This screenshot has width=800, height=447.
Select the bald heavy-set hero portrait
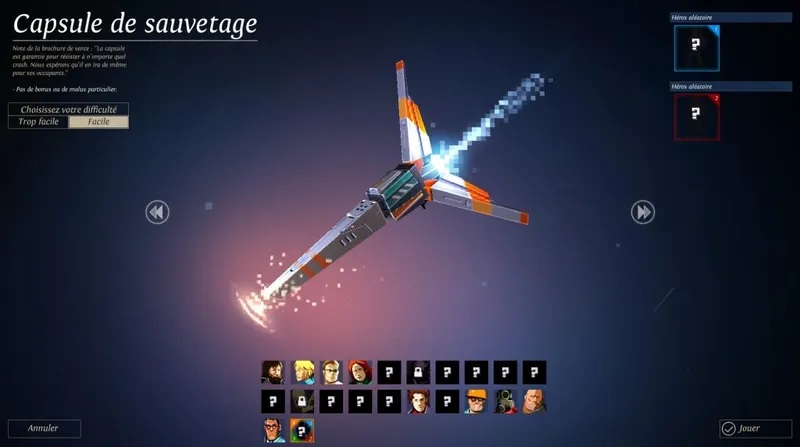(x=535, y=402)
